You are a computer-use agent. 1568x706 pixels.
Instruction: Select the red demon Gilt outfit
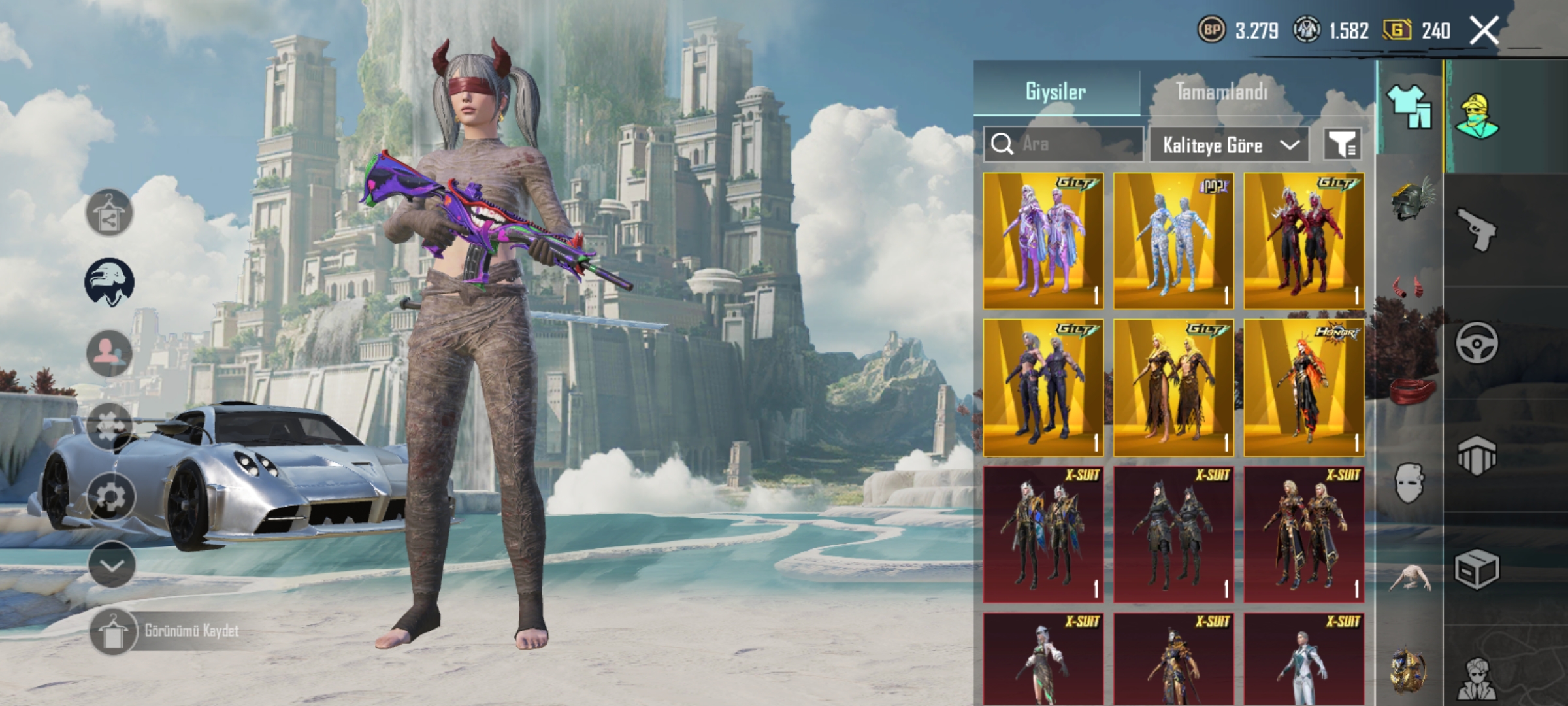[1304, 241]
